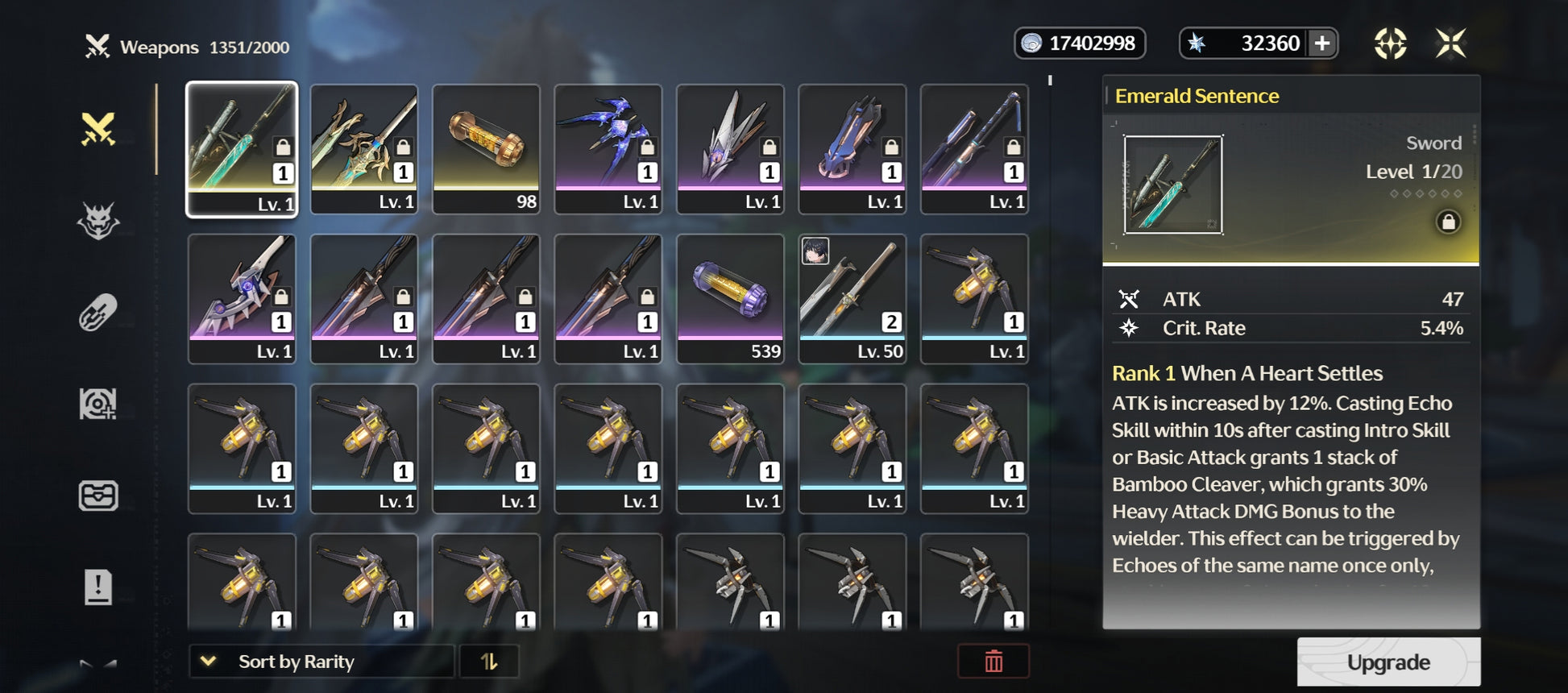Select the purple spiked broadblade slot

tap(242, 299)
